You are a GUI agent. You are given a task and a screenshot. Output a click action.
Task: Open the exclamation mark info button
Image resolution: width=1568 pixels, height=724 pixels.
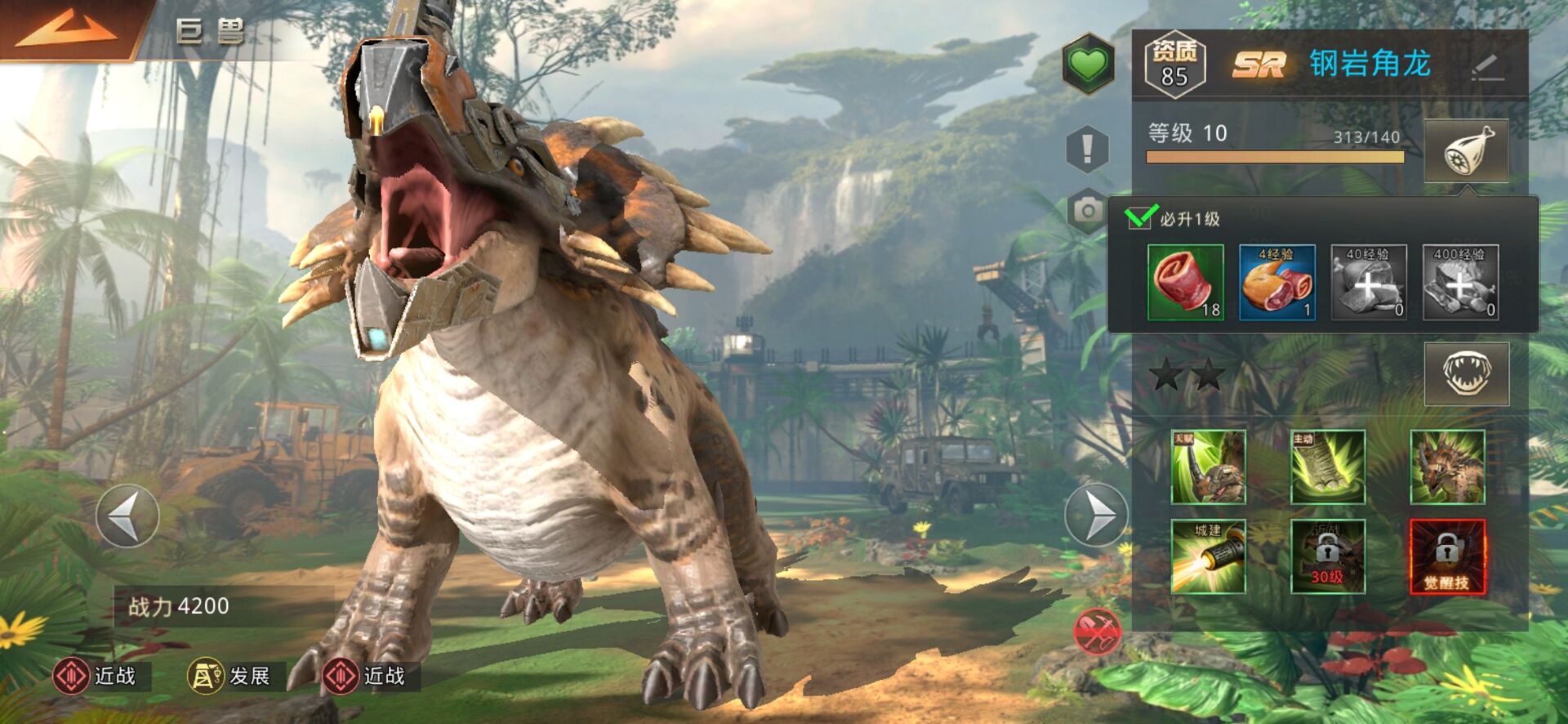click(1087, 150)
